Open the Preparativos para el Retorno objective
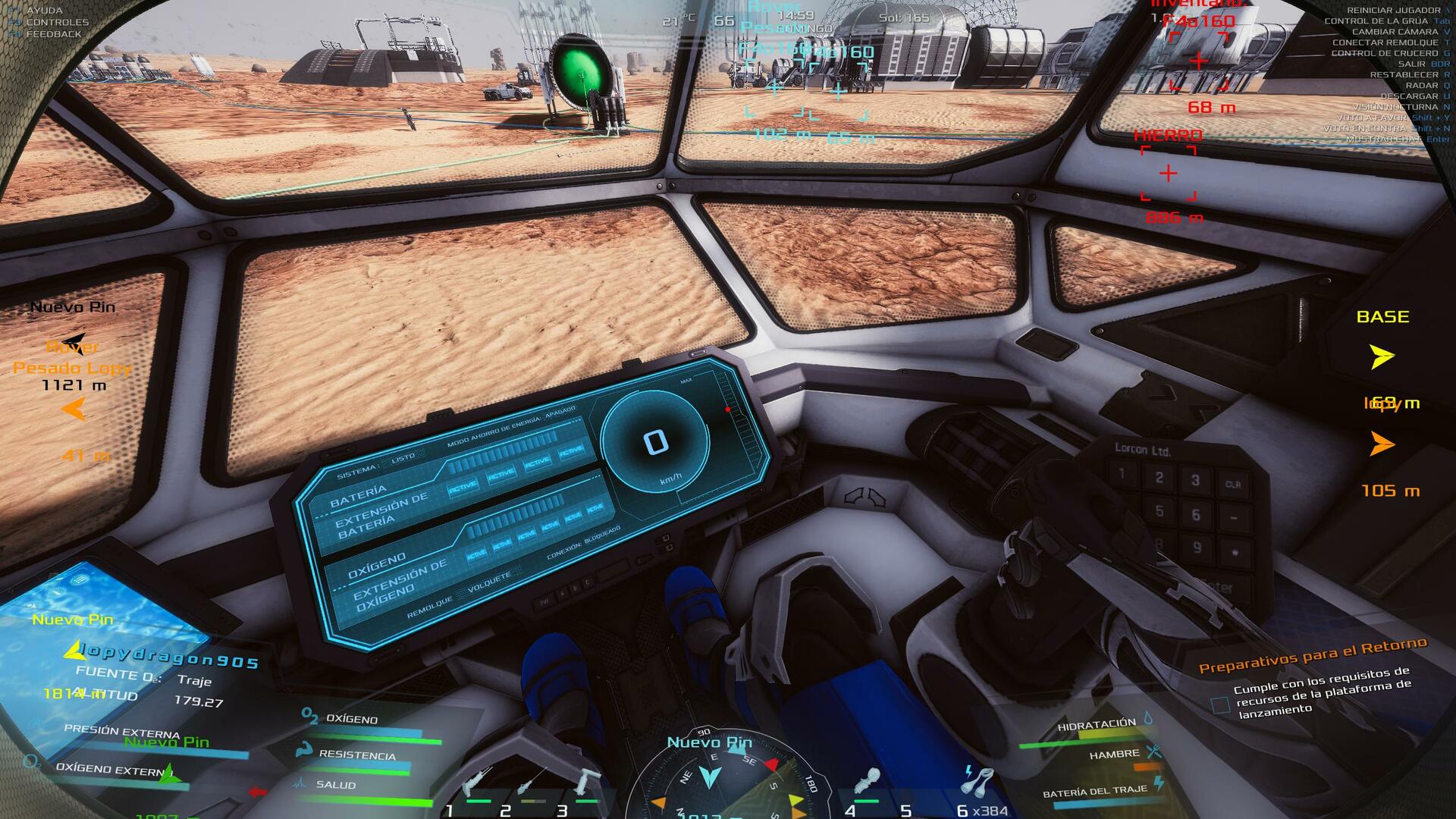 1313,654
